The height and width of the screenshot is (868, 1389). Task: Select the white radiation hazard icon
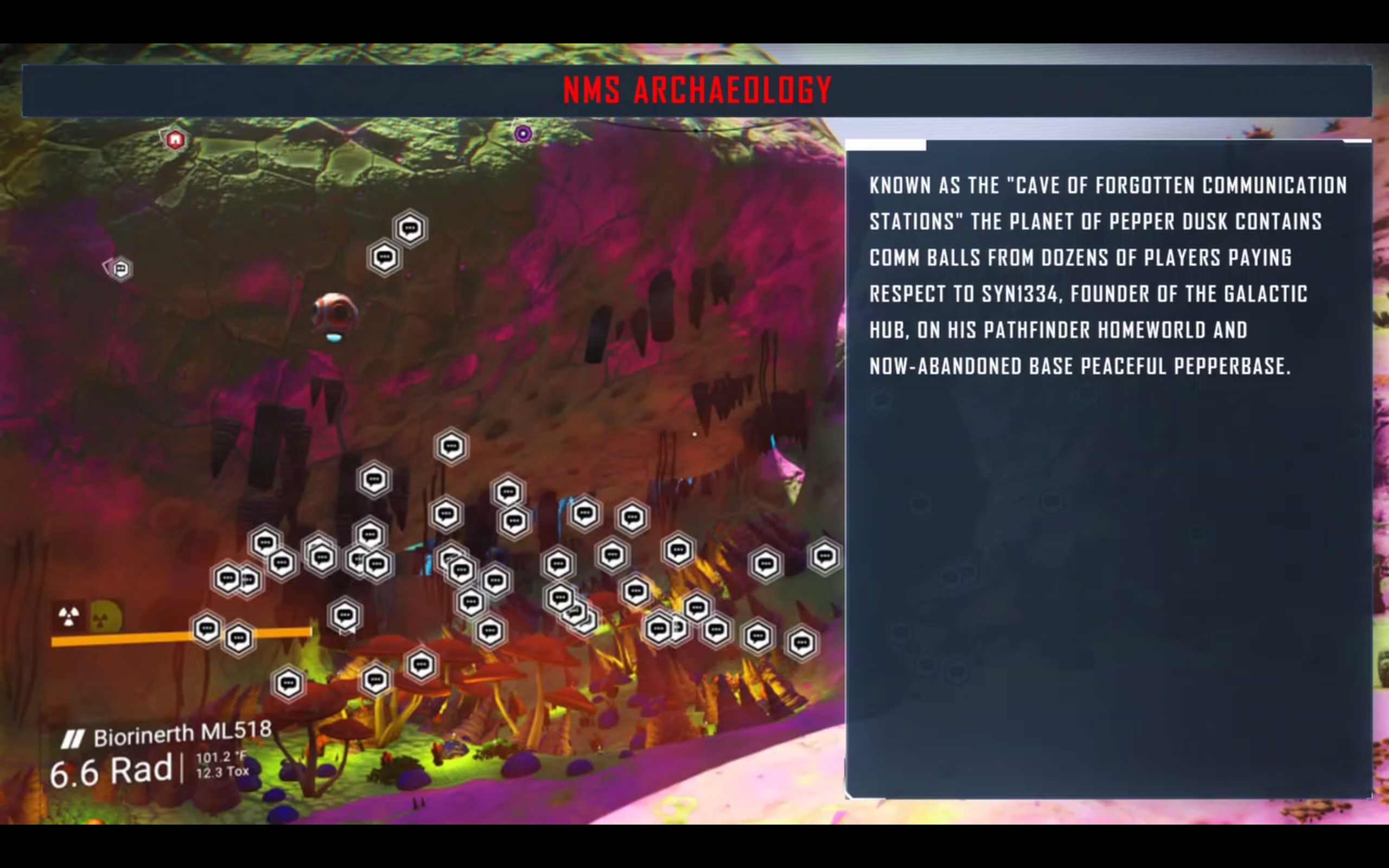tap(69, 617)
